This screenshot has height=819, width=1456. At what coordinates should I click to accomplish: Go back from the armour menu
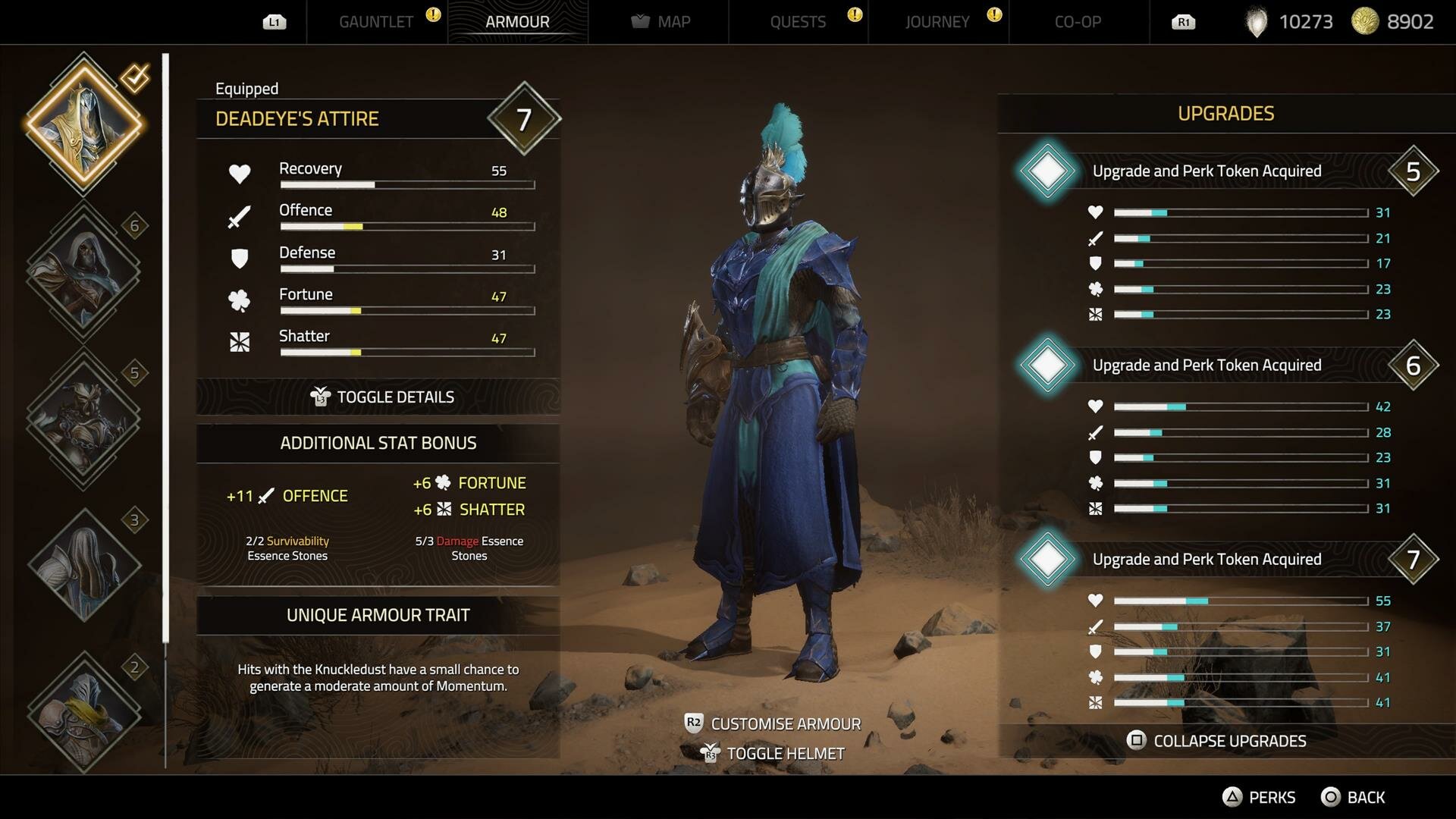(1354, 797)
